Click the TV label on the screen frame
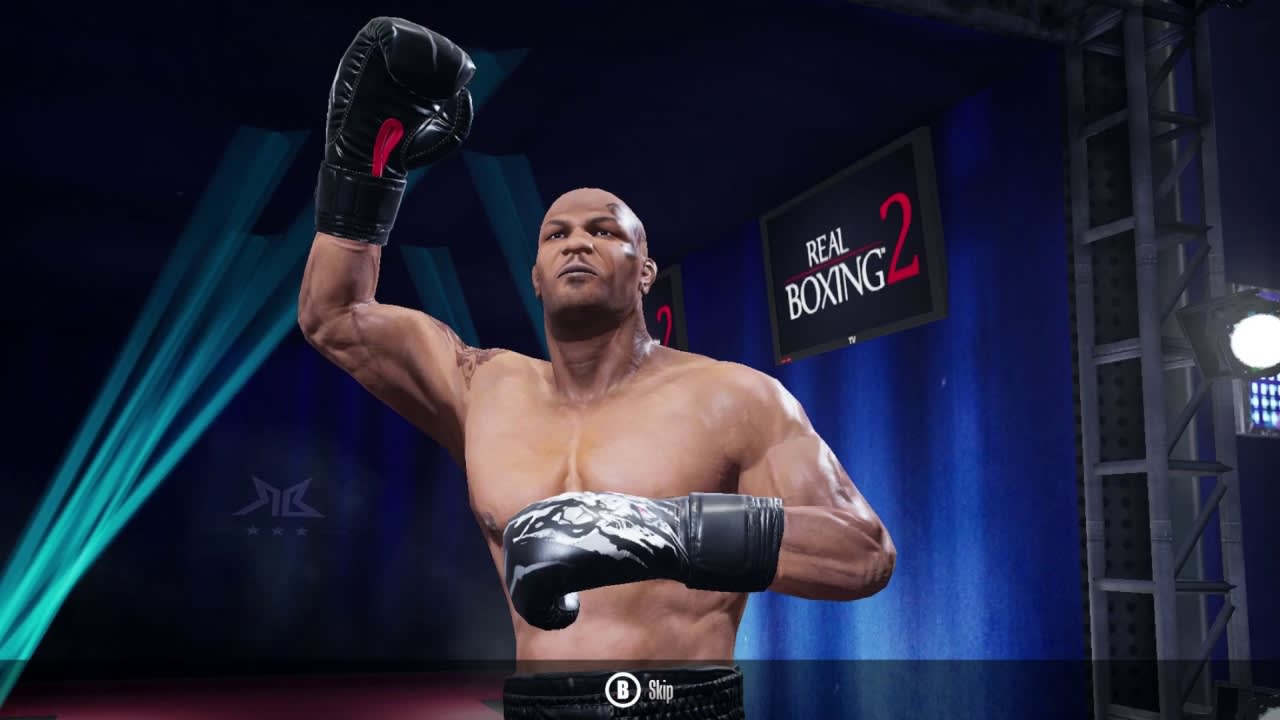Screen dimensions: 1280x720 (852, 338)
